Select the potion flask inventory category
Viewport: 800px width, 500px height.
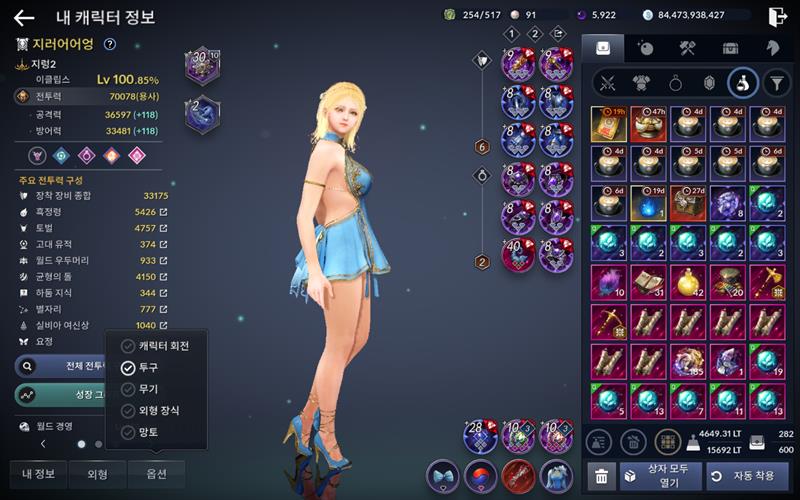[742, 83]
